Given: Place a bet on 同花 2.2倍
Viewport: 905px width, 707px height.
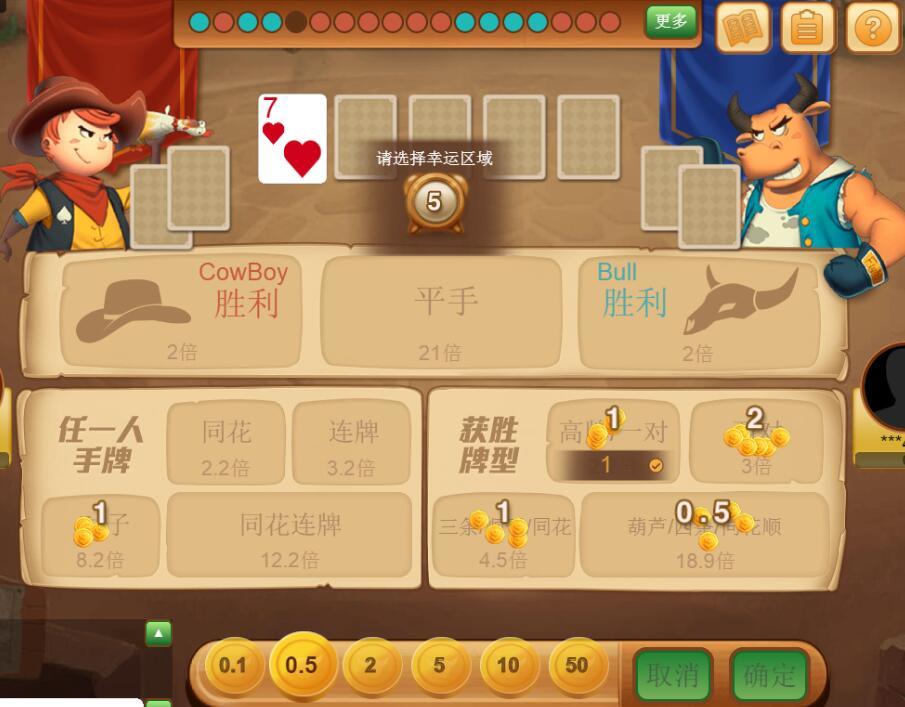Looking at the screenshot, I should click(x=227, y=442).
